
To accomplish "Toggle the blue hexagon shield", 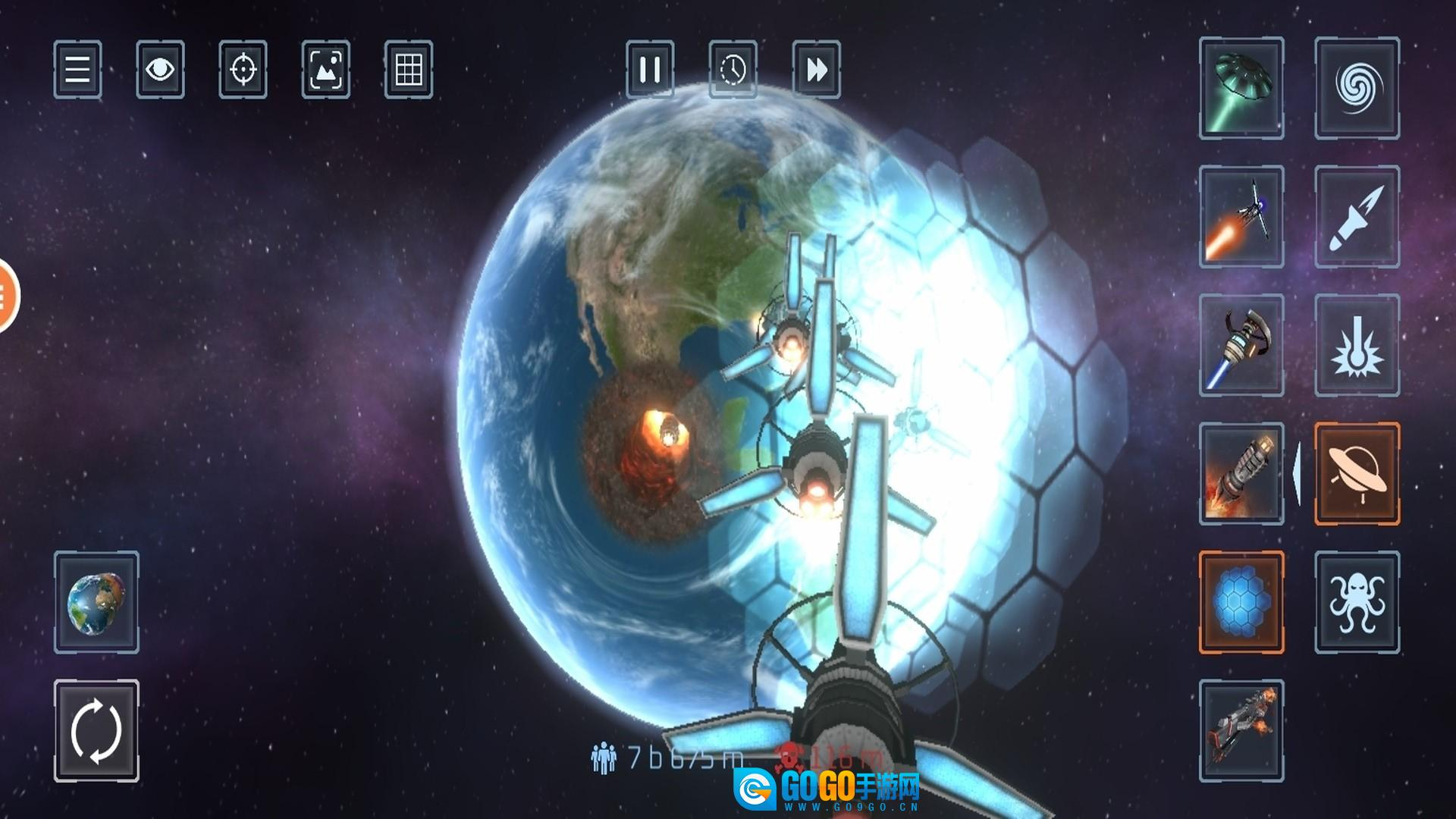I will pyautogui.click(x=1241, y=602).
